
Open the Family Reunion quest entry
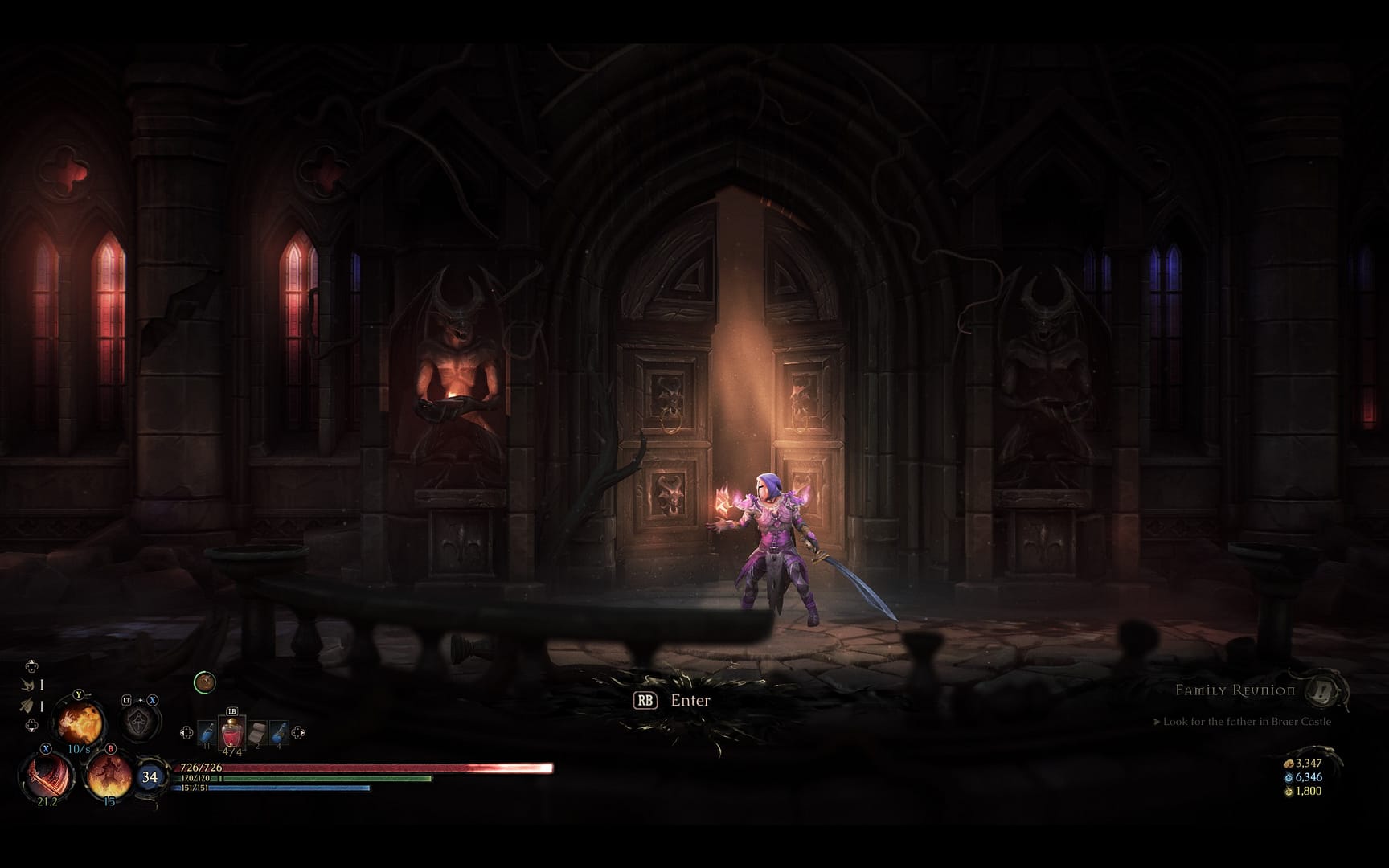pyautogui.click(x=1235, y=690)
